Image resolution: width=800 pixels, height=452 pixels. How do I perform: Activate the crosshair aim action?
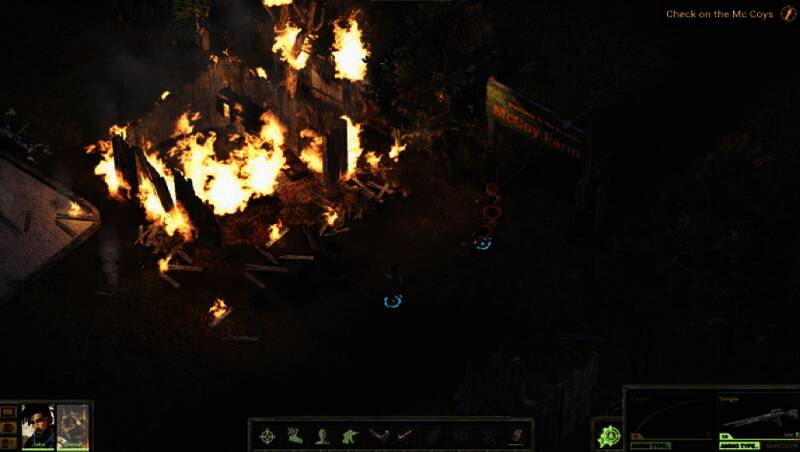268,435
